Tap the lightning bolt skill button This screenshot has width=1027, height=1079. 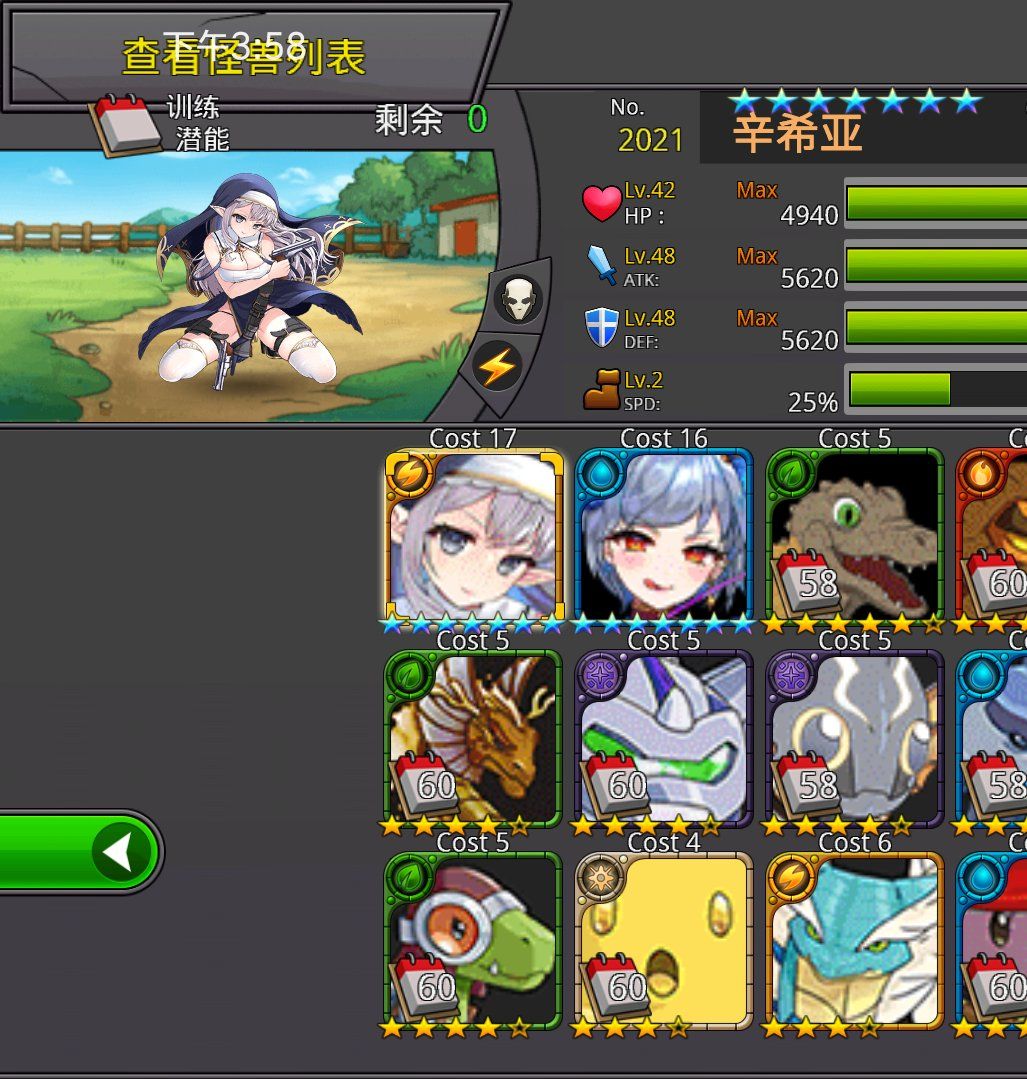click(496, 367)
